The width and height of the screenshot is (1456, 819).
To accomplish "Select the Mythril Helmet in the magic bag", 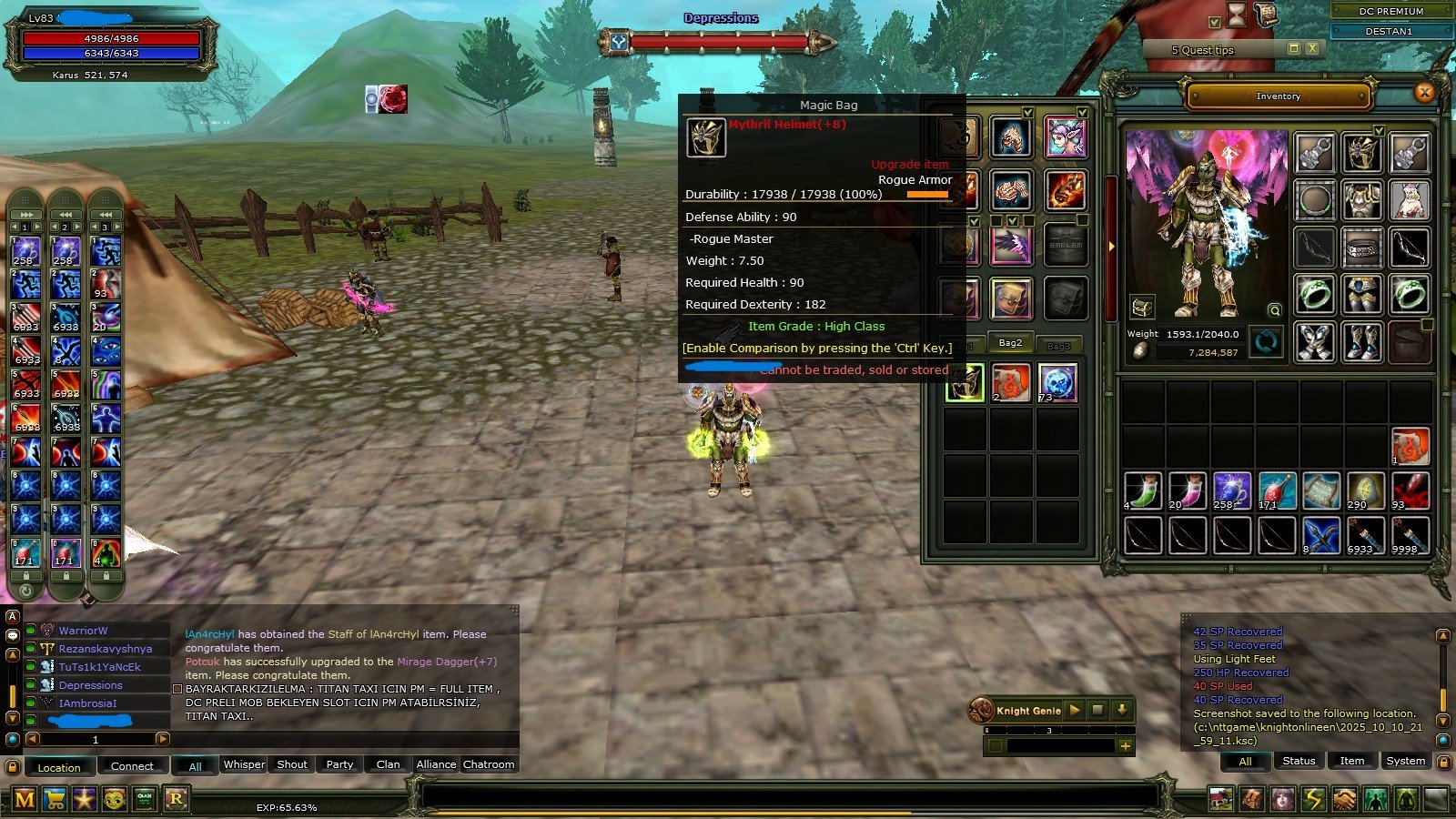I will click(965, 383).
